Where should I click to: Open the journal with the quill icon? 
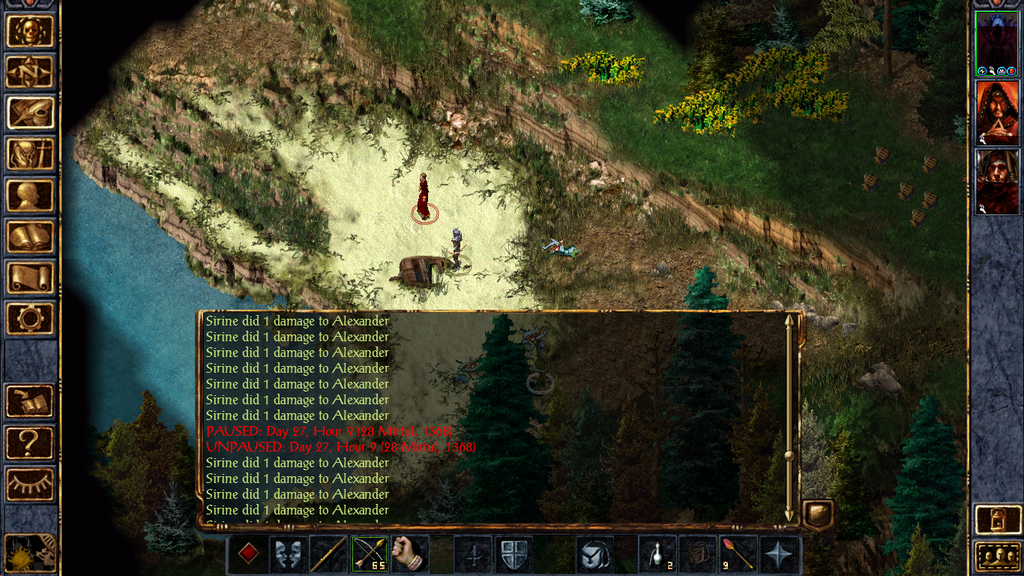coord(30,113)
